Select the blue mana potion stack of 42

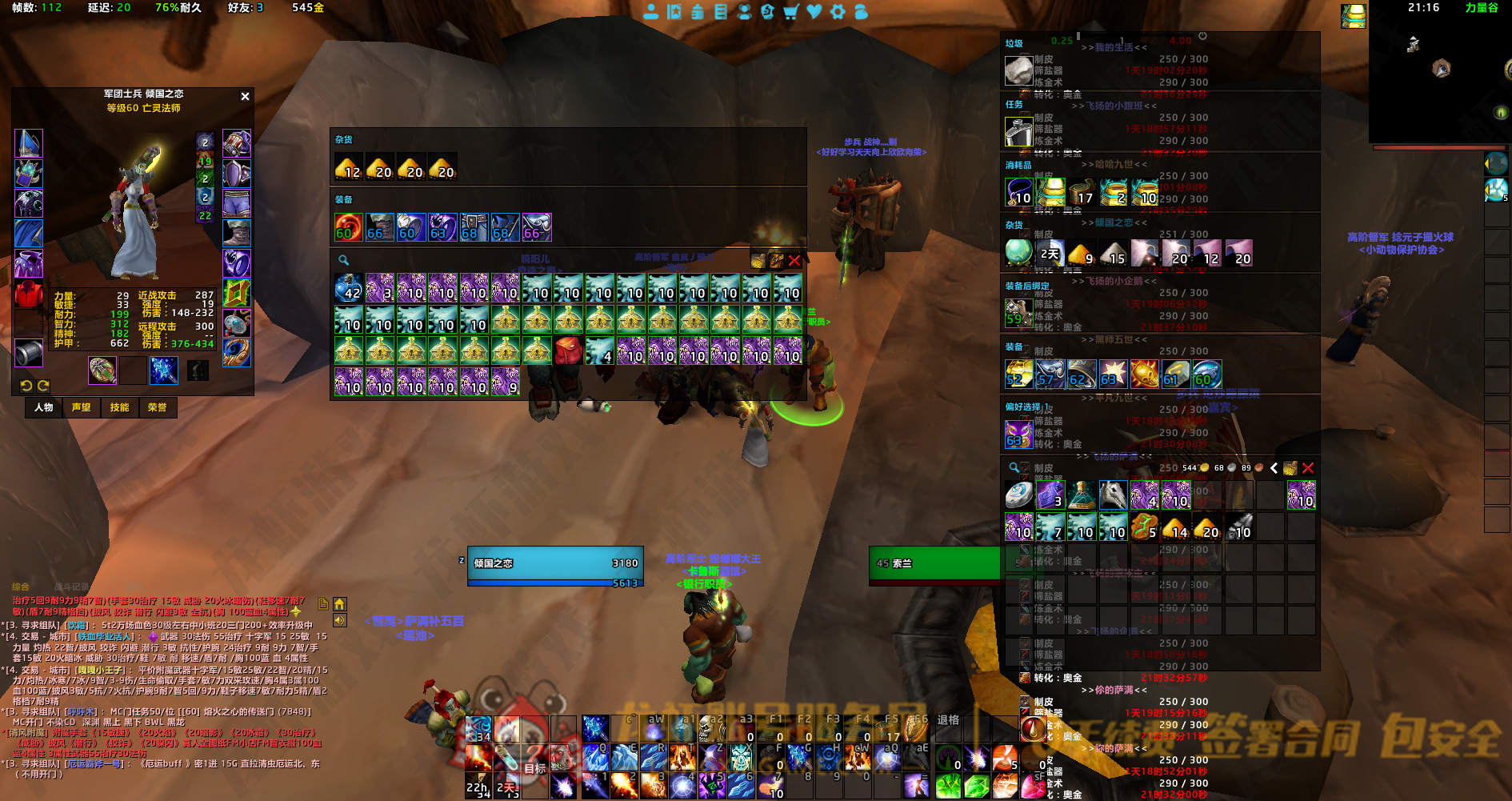point(348,288)
